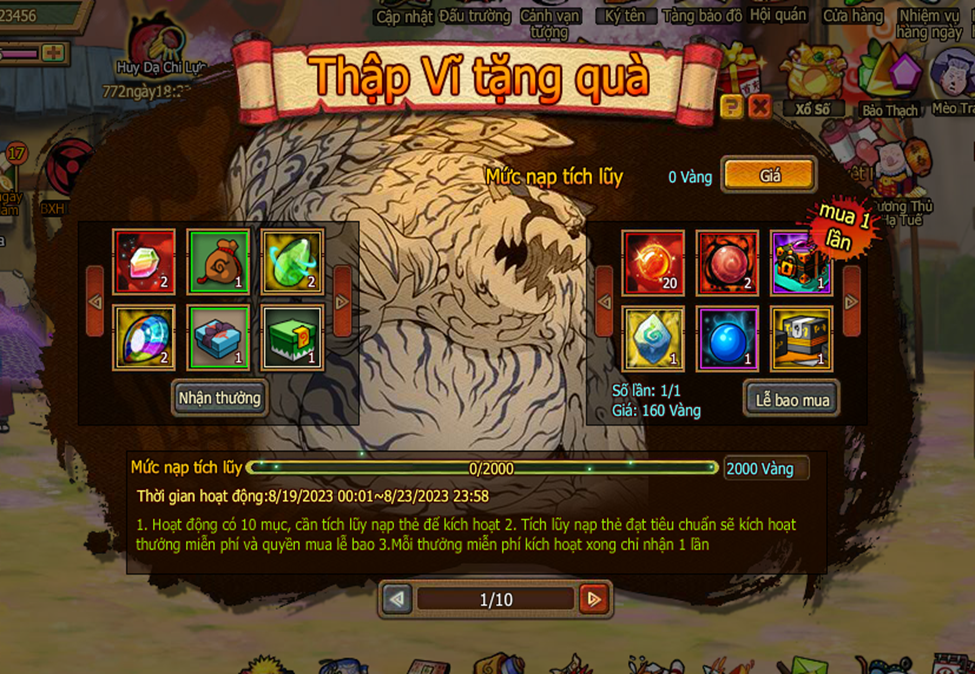Open the question mark help button

731,106
